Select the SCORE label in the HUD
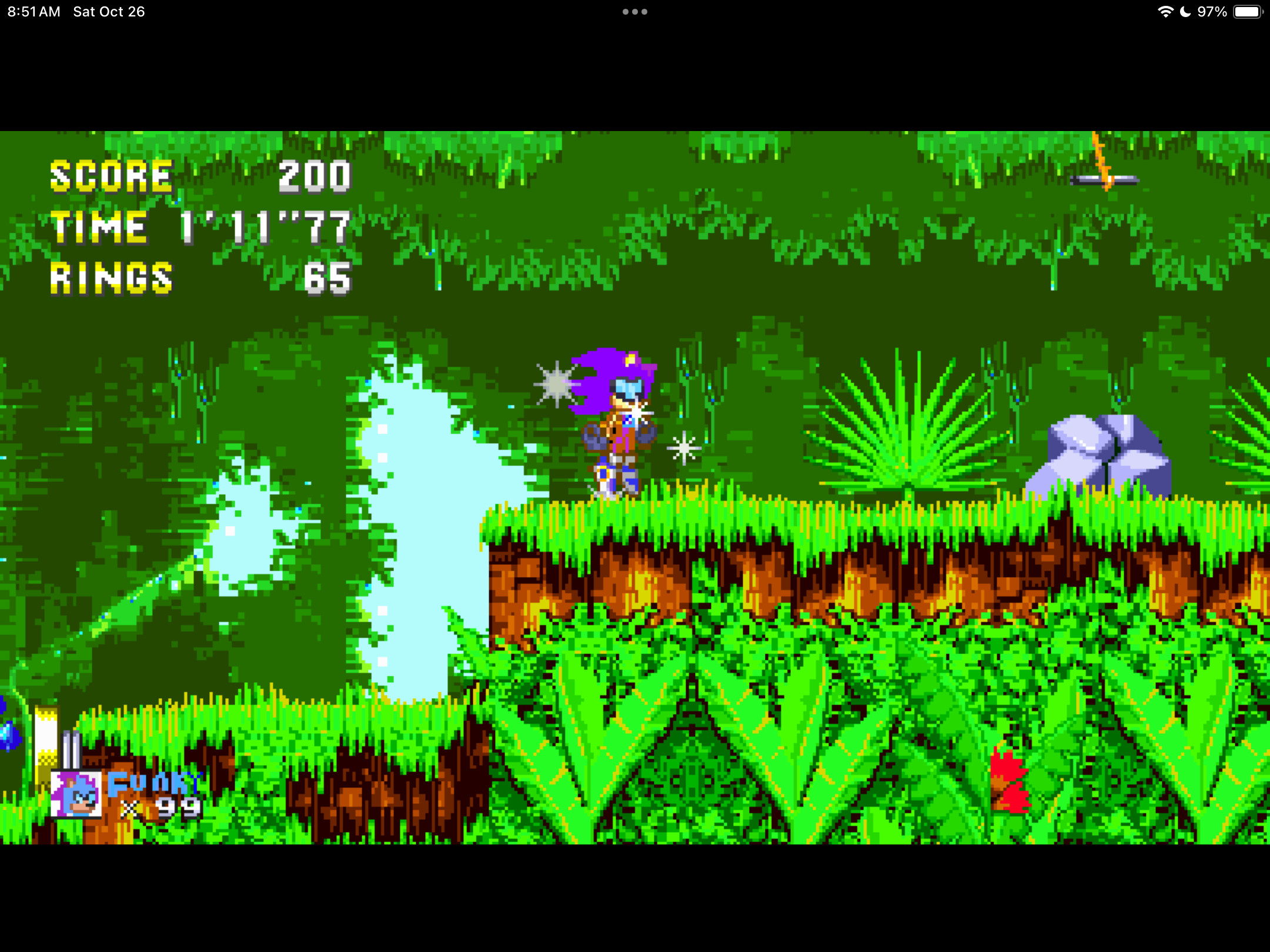 click(x=109, y=176)
